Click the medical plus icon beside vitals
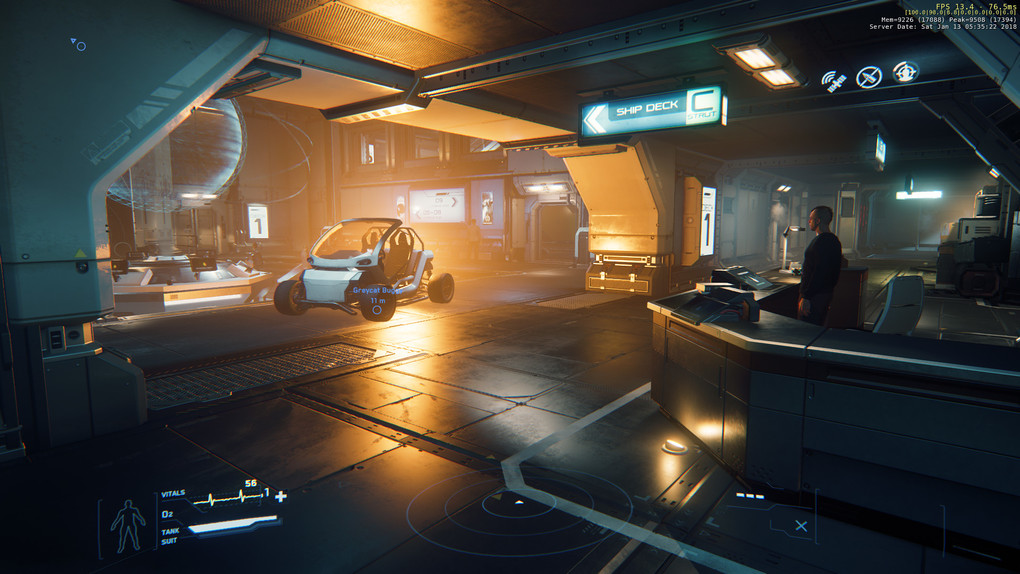Viewport: 1020px width, 574px height. tap(281, 496)
